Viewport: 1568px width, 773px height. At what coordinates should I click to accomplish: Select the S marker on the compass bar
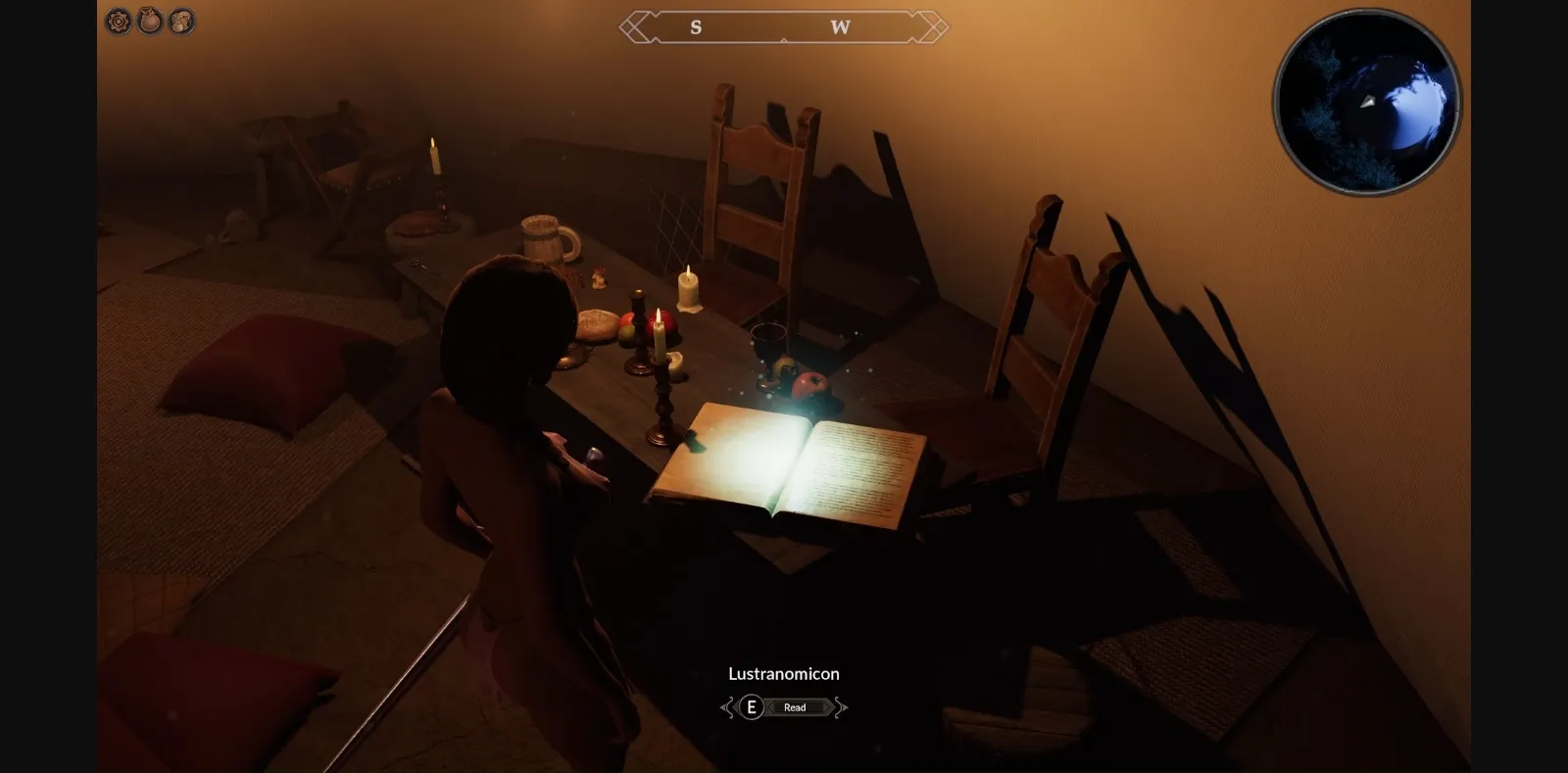click(x=697, y=28)
